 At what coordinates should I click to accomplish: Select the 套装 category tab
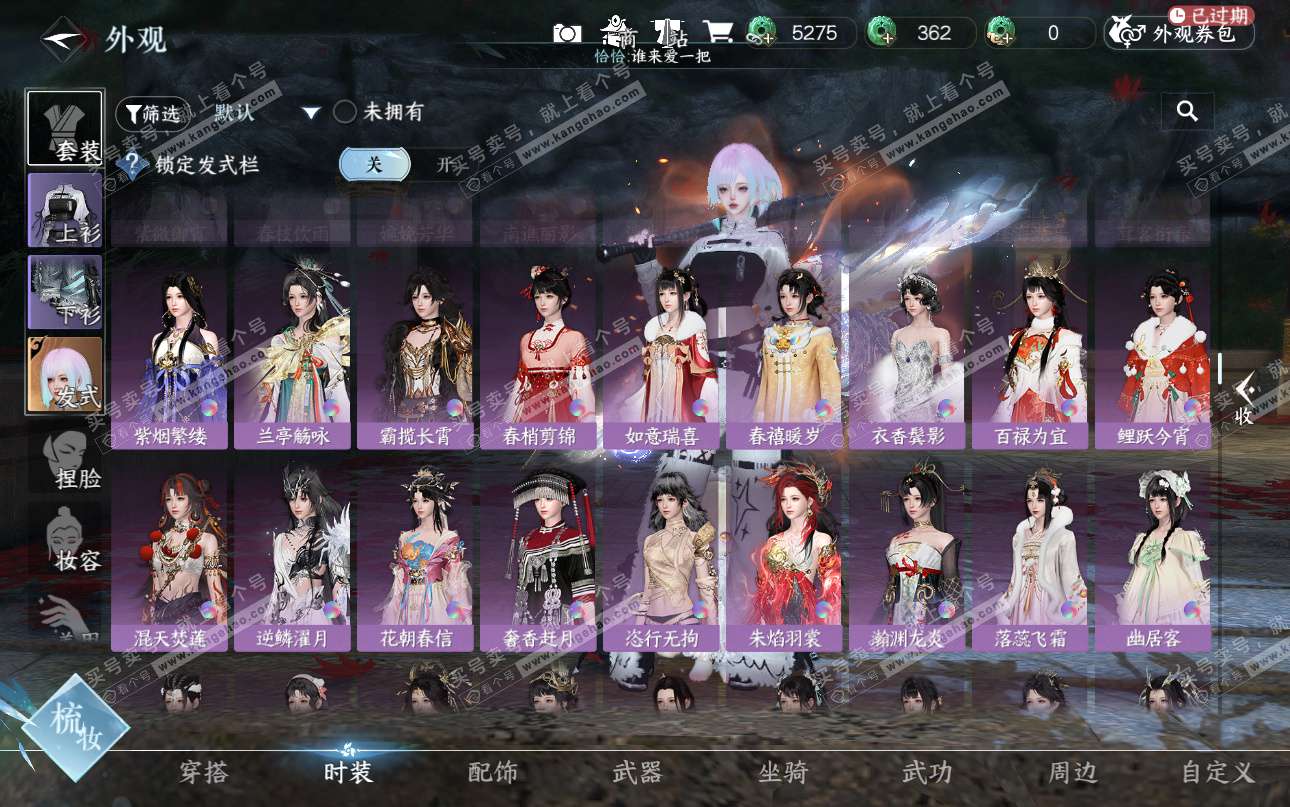point(65,128)
